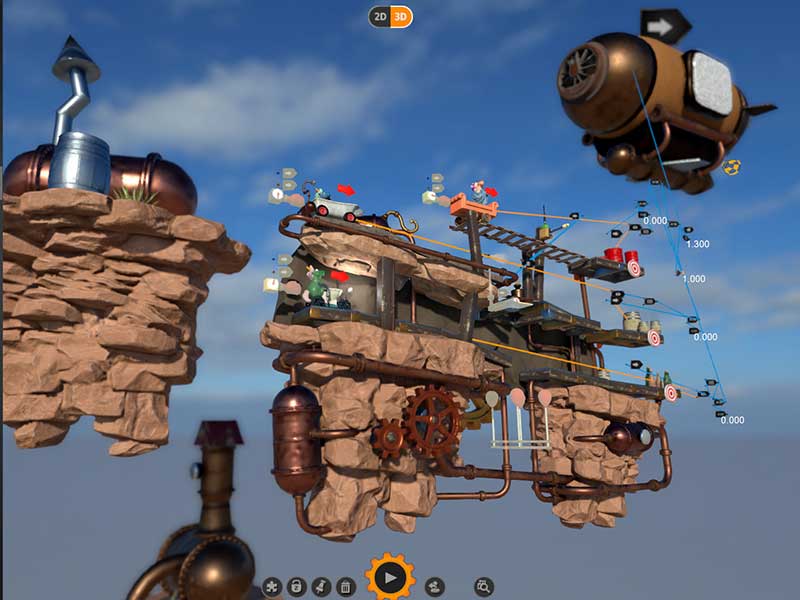Viewport: 800px width, 600px height.
Task: Select the yellow crosshair marker under the airship
Action: coord(731,167)
